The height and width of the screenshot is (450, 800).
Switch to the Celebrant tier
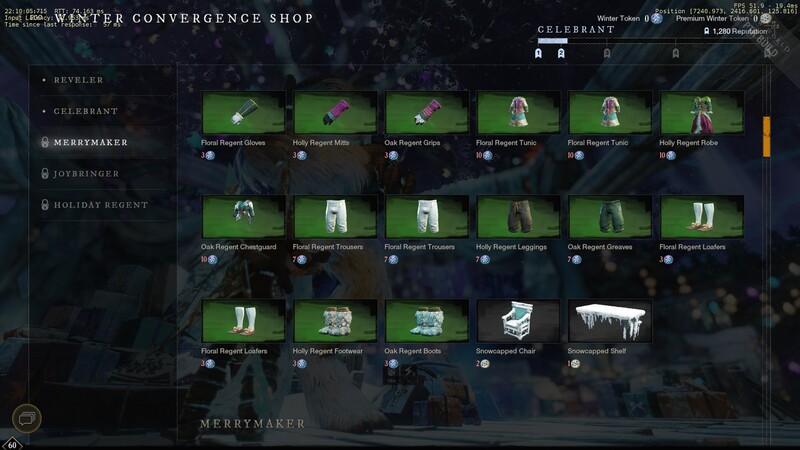pos(85,111)
